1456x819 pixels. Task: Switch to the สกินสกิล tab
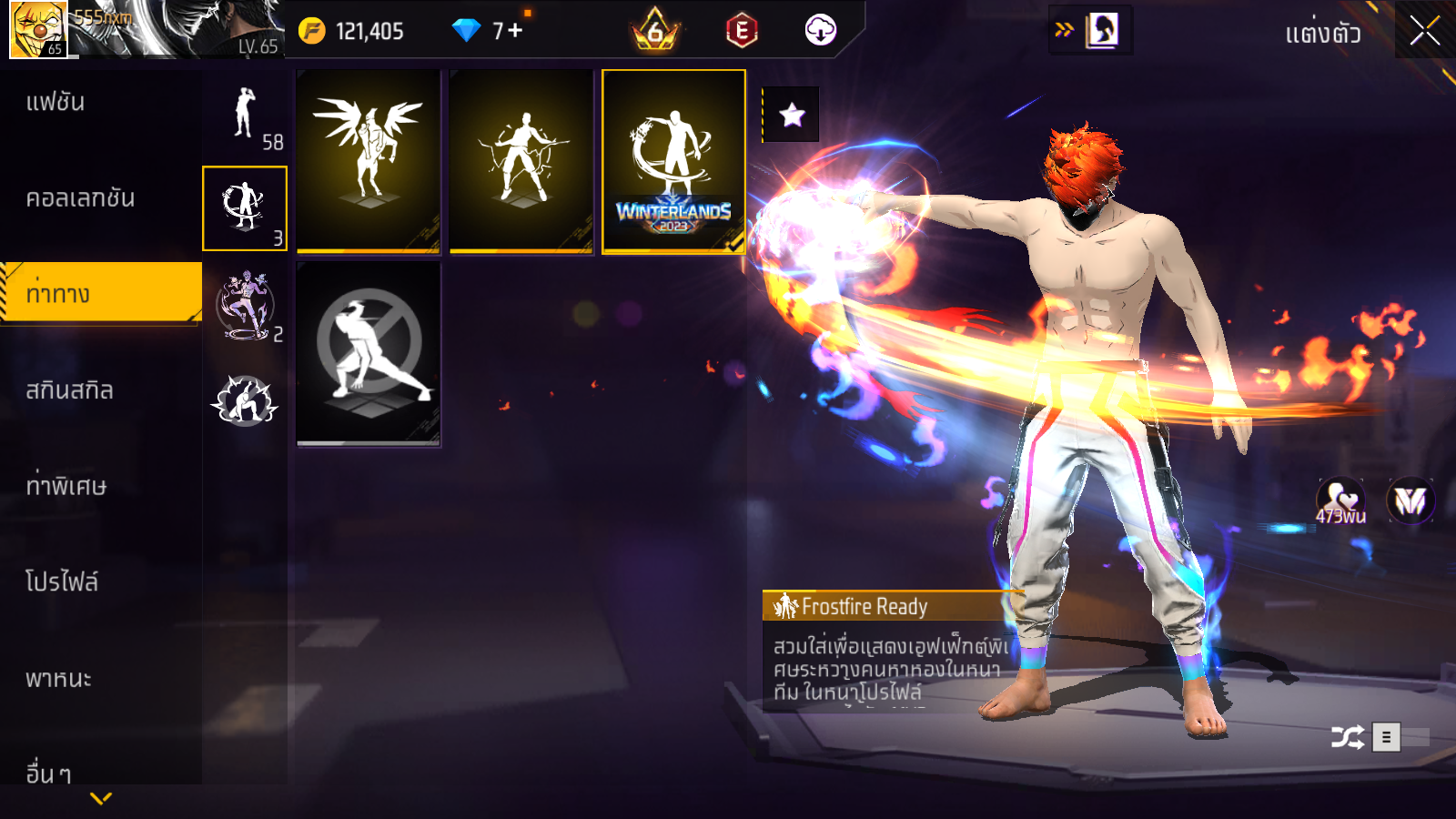(70, 390)
